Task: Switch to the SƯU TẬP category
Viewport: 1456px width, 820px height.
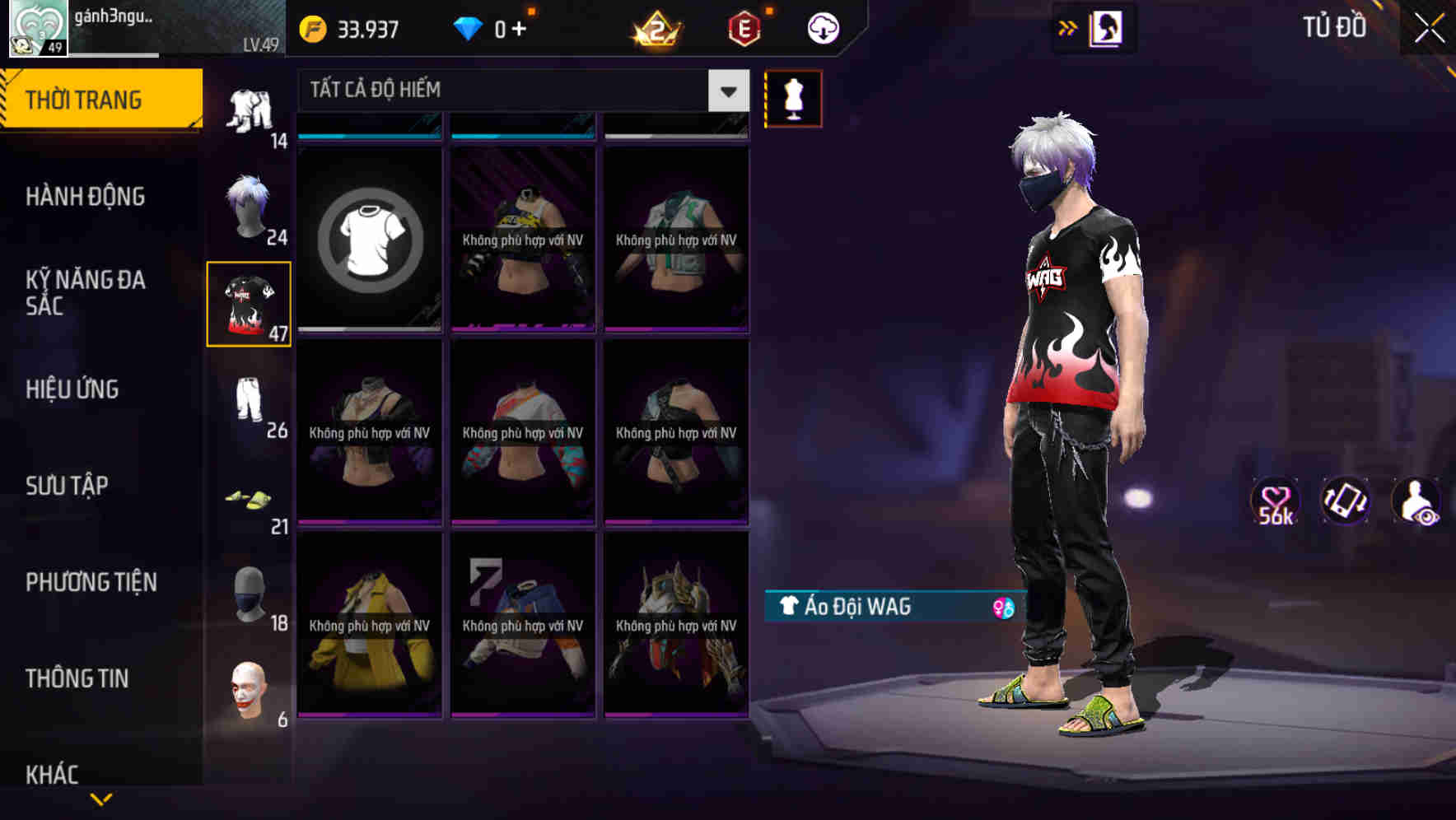Action: pyautogui.click(x=66, y=486)
